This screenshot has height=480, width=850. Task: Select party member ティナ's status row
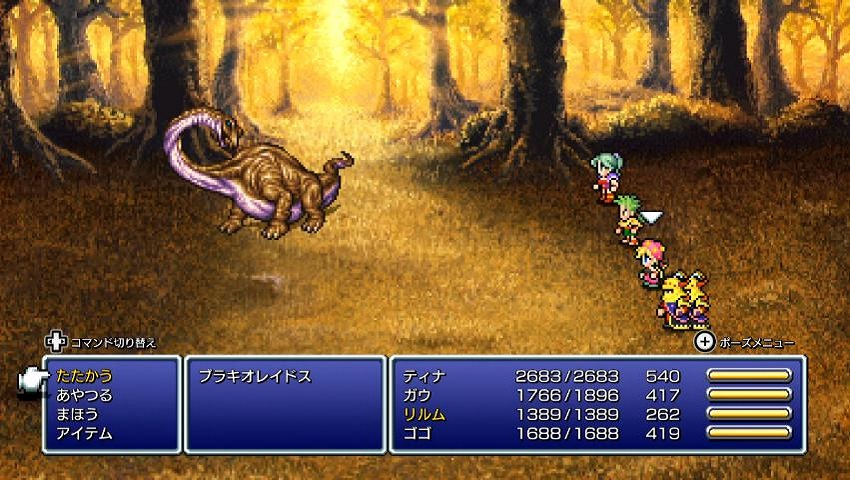tap(596, 376)
